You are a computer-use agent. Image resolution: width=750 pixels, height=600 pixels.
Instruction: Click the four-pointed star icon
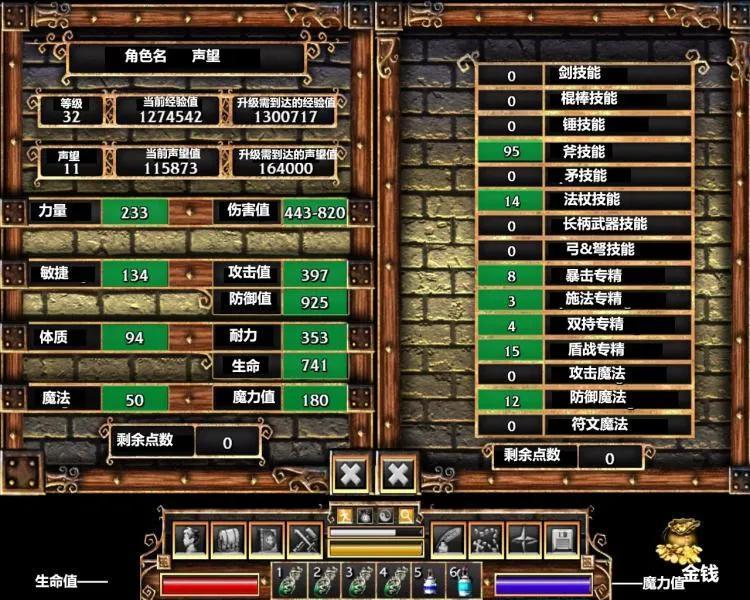click(x=523, y=541)
